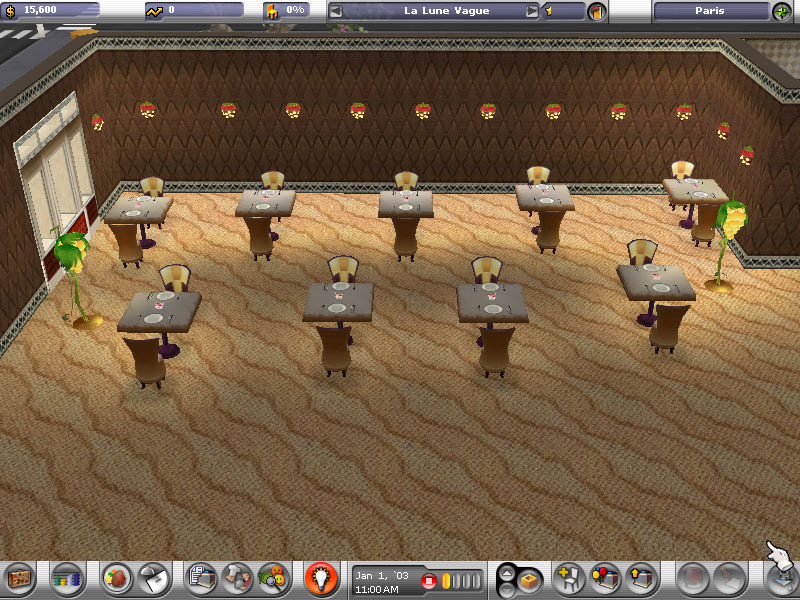Open the menu card with cloche icon
The image size is (800, 600).
pyautogui.click(x=153, y=577)
